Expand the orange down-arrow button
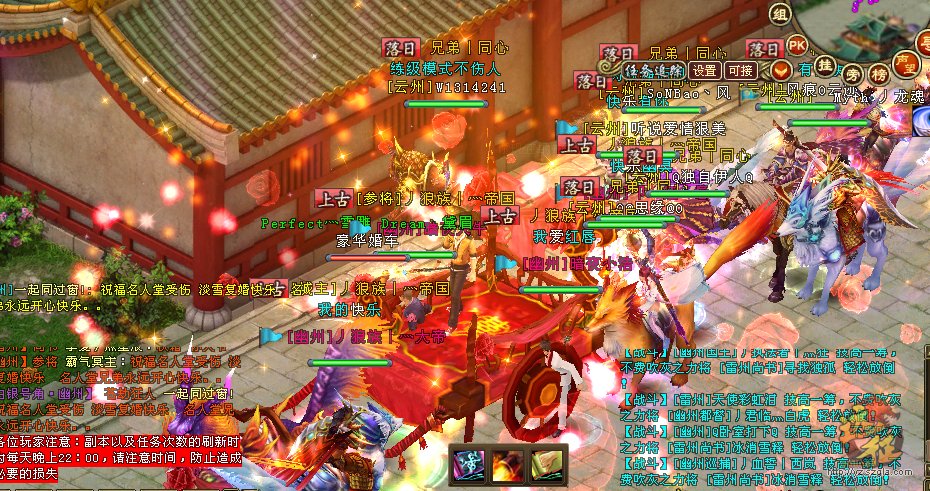 (780, 70)
